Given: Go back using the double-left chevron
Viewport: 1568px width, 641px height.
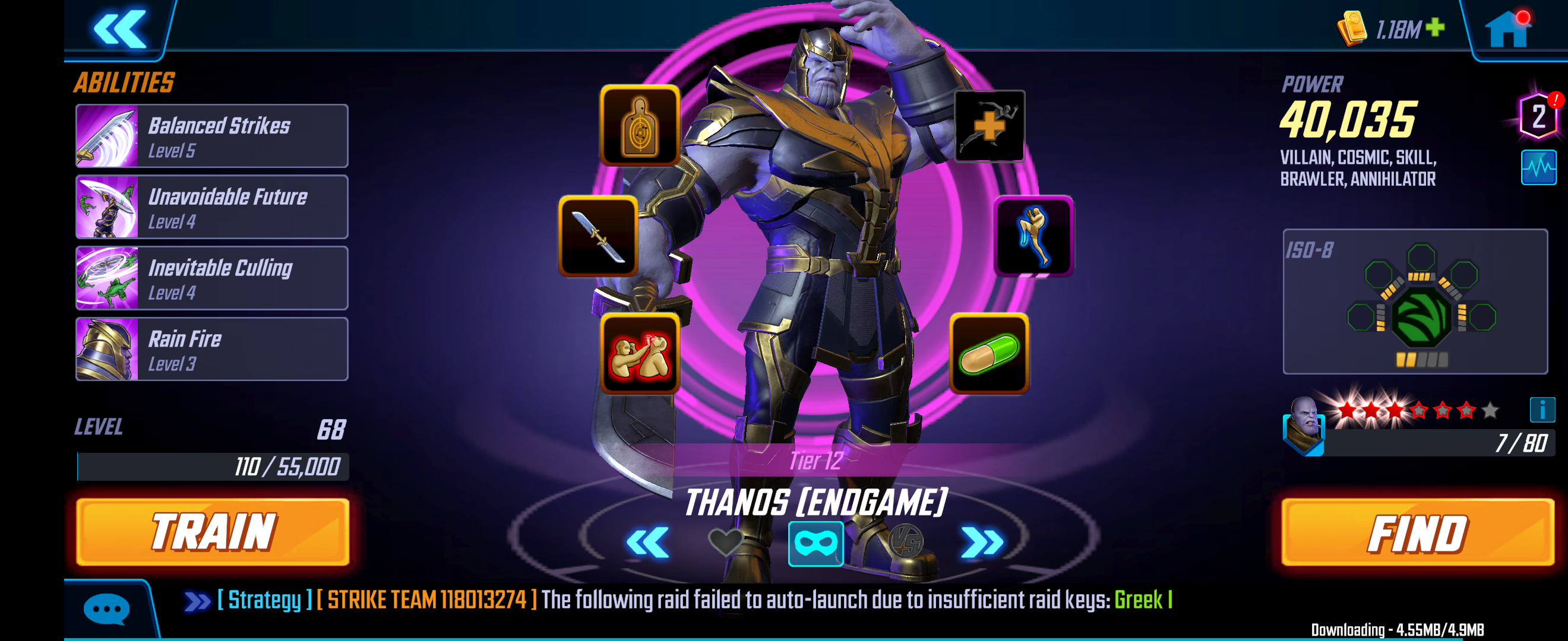Looking at the screenshot, I should [x=121, y=27].
